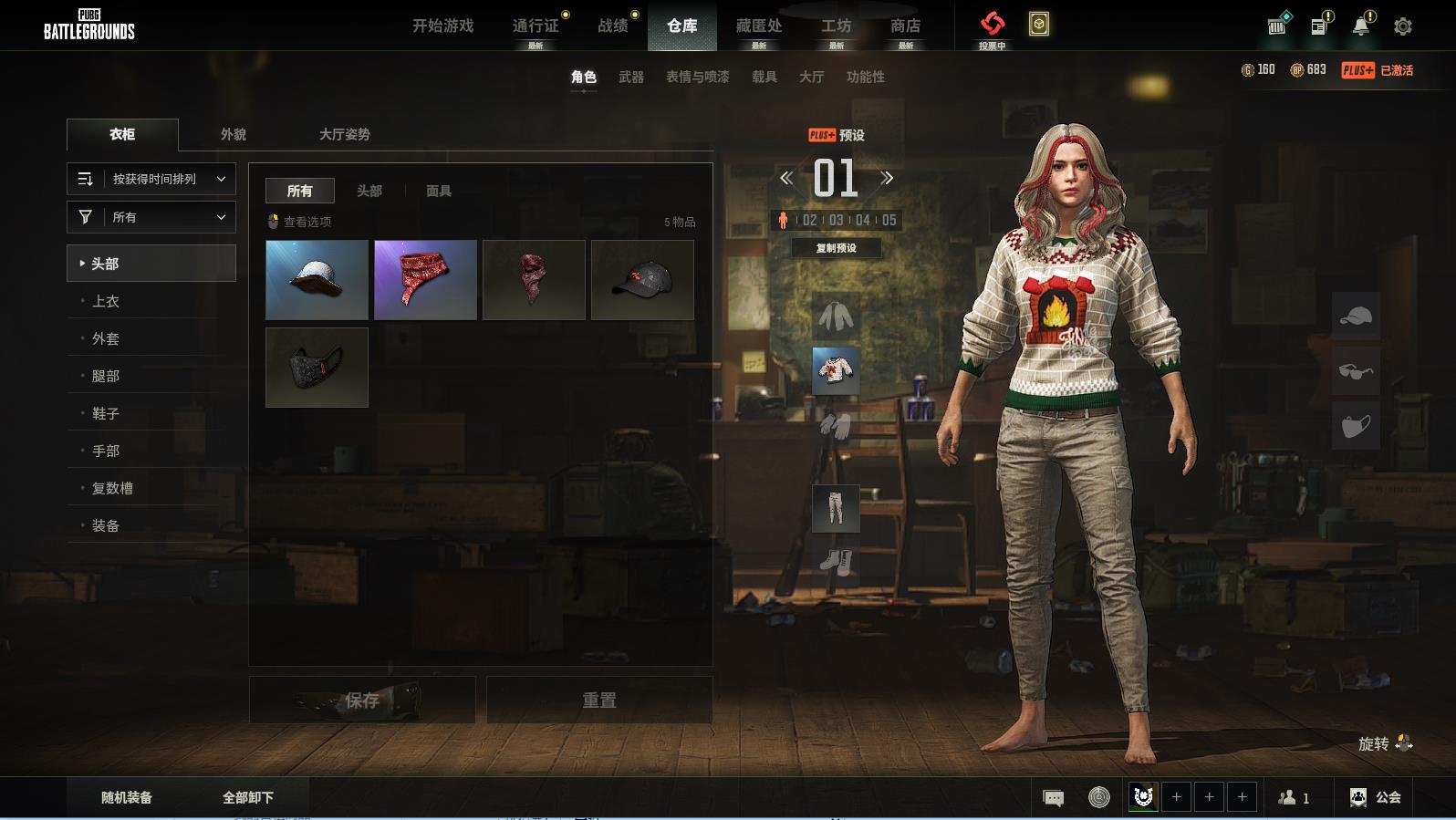Choose the 上衣 tops category
Screen dimensions: 1456x820
pyautogui.click(x=106, y=301)
